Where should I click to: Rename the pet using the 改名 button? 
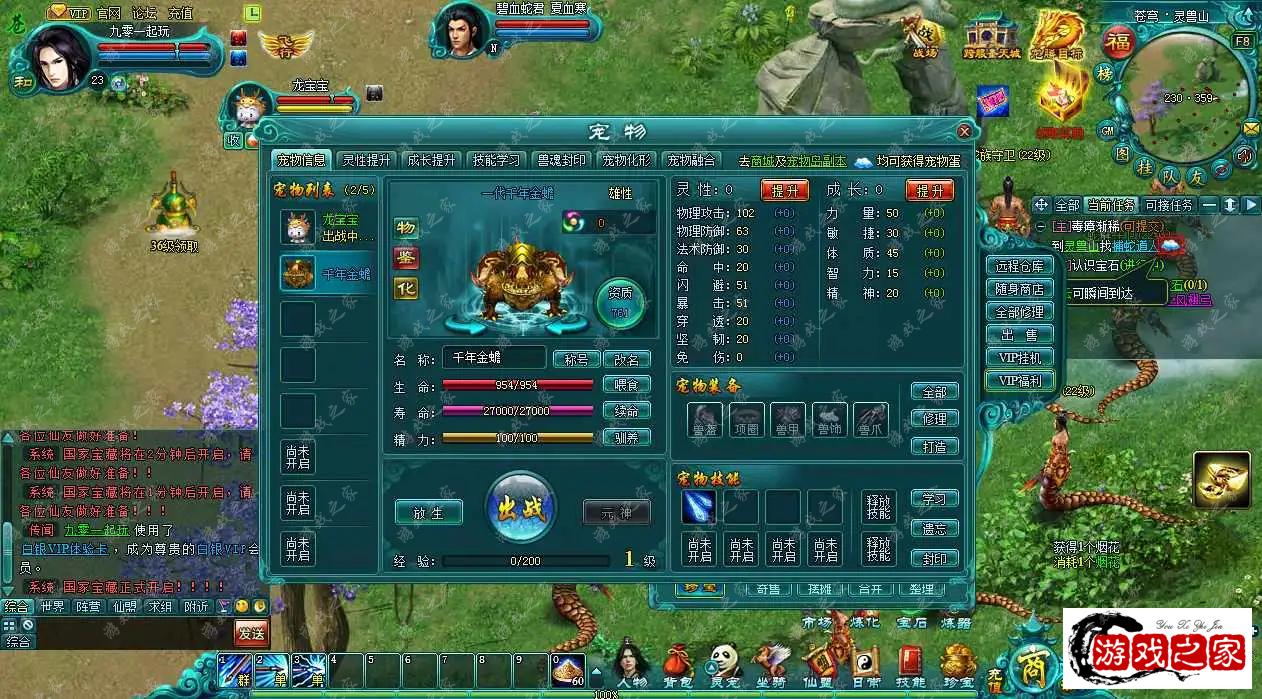click(626, 359)
